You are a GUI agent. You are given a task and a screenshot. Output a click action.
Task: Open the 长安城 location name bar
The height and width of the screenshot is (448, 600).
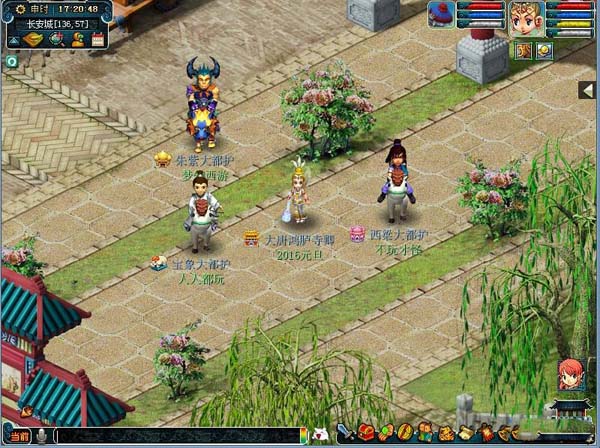point(56,23)
